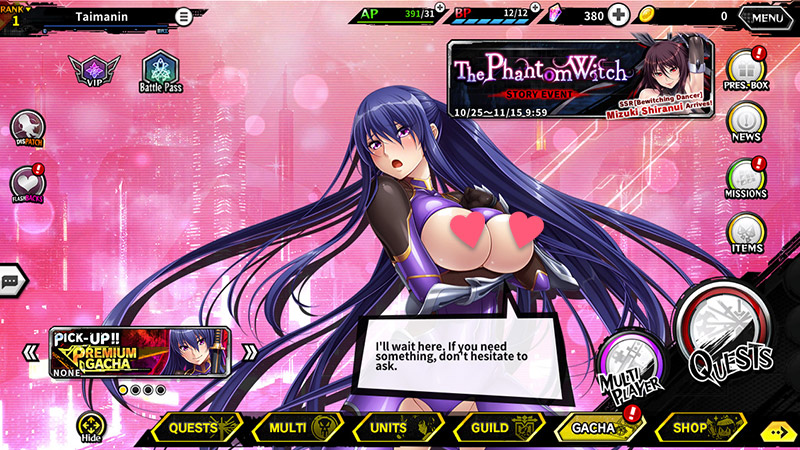Open the Phantom Watch story event banner
Viewport: 800px width, 450px height.
click(580, 80)
